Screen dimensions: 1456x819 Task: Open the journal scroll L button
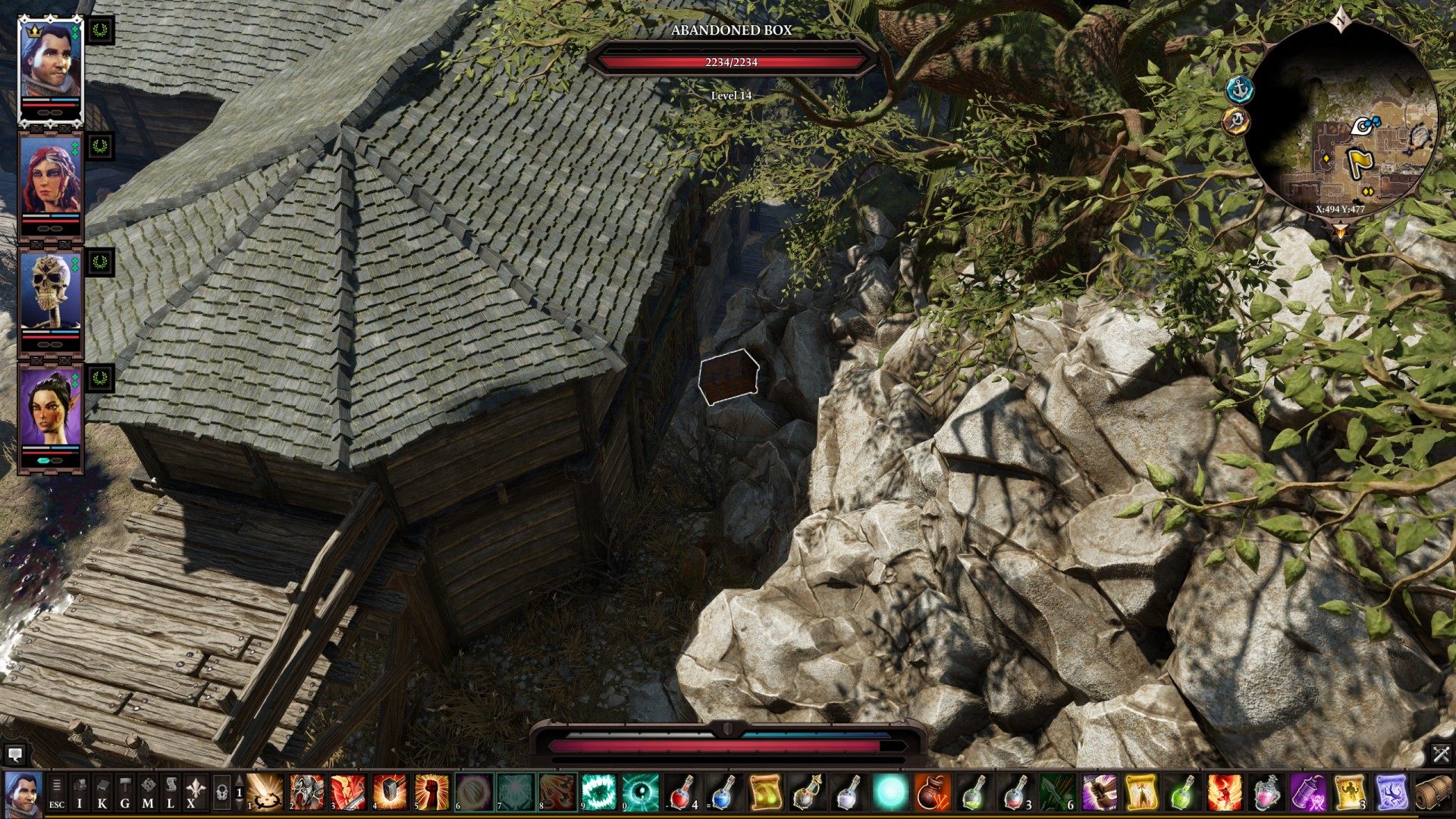coord(171,792)
